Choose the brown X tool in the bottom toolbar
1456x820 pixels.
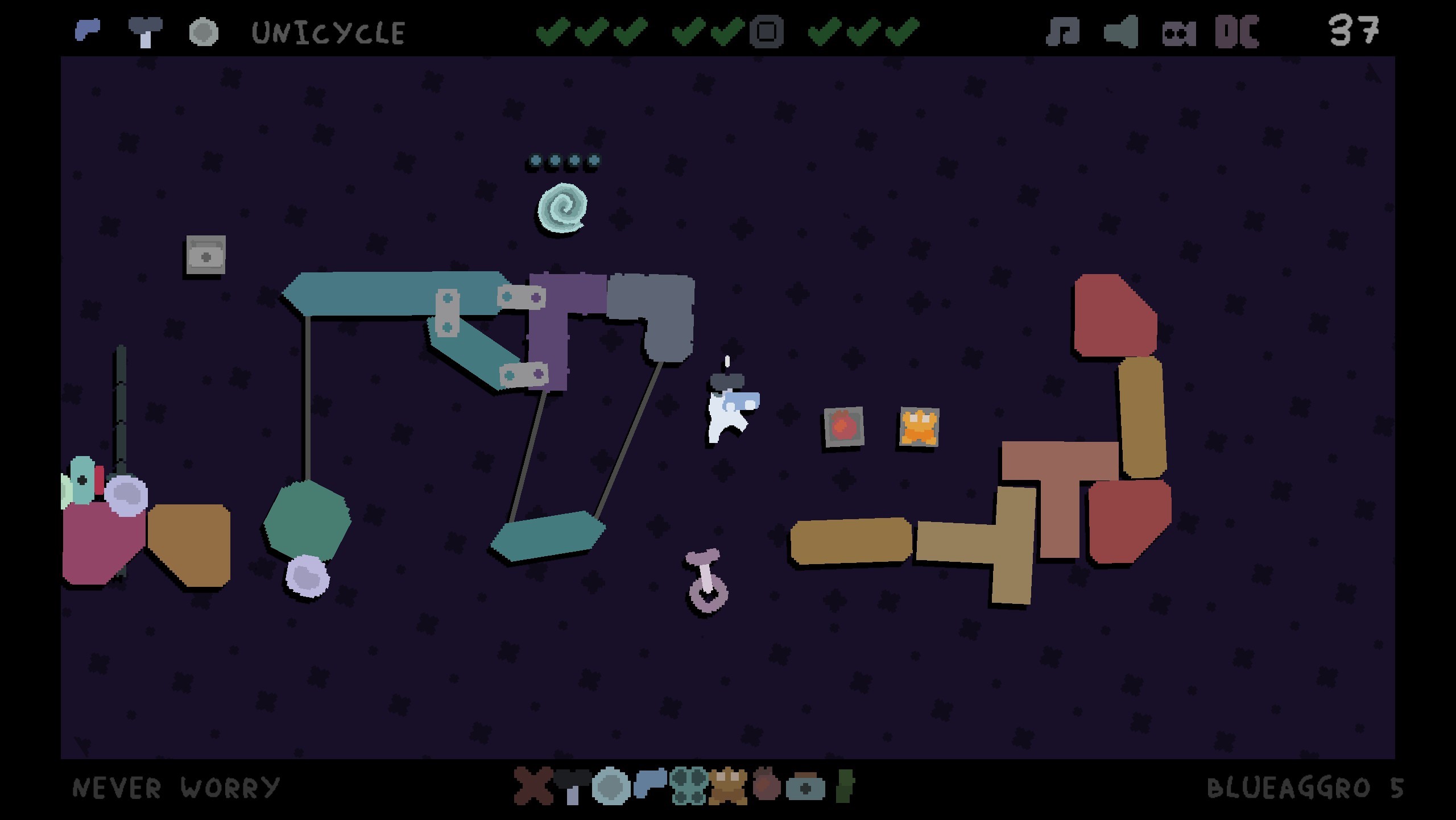(533, 786)
